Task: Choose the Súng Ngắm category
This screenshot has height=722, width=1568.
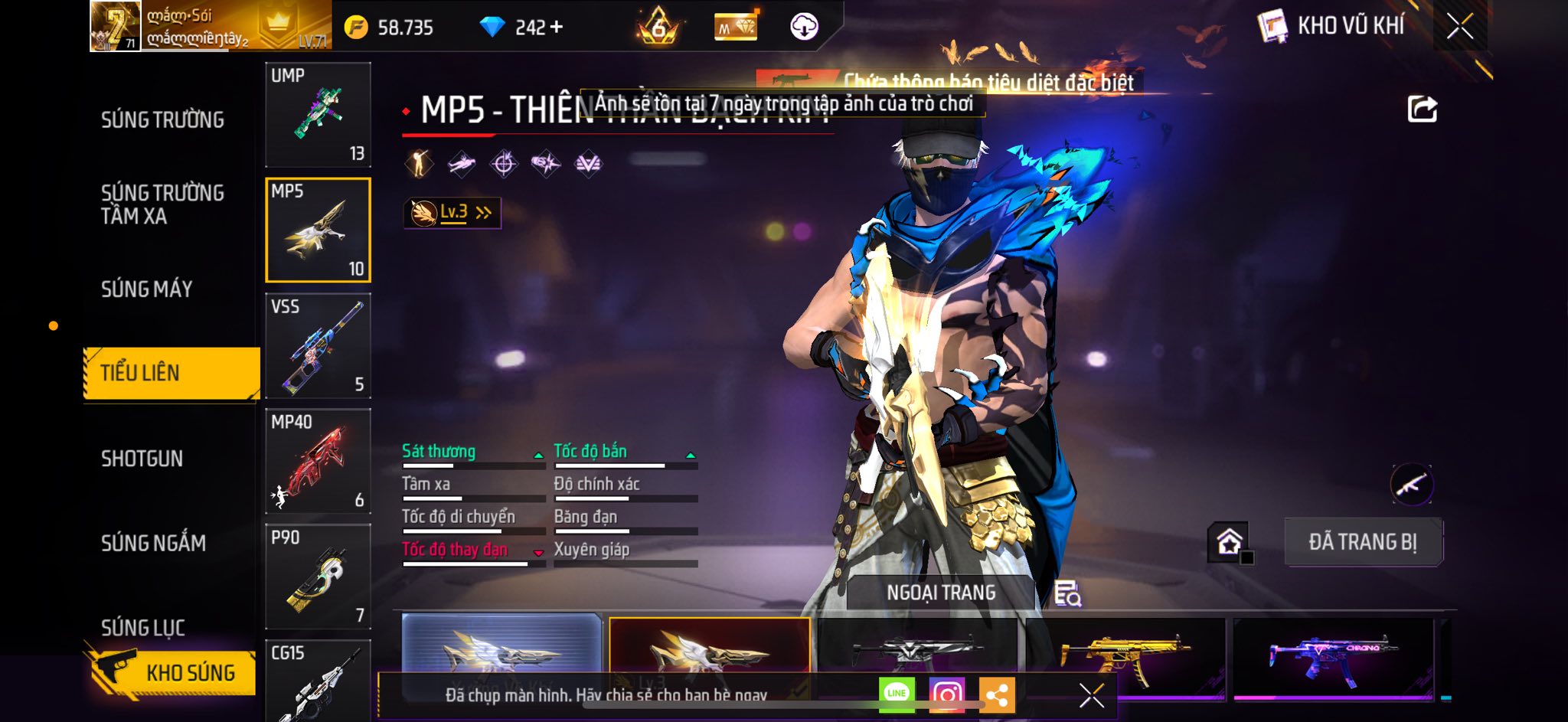Action: pos(153,544)
